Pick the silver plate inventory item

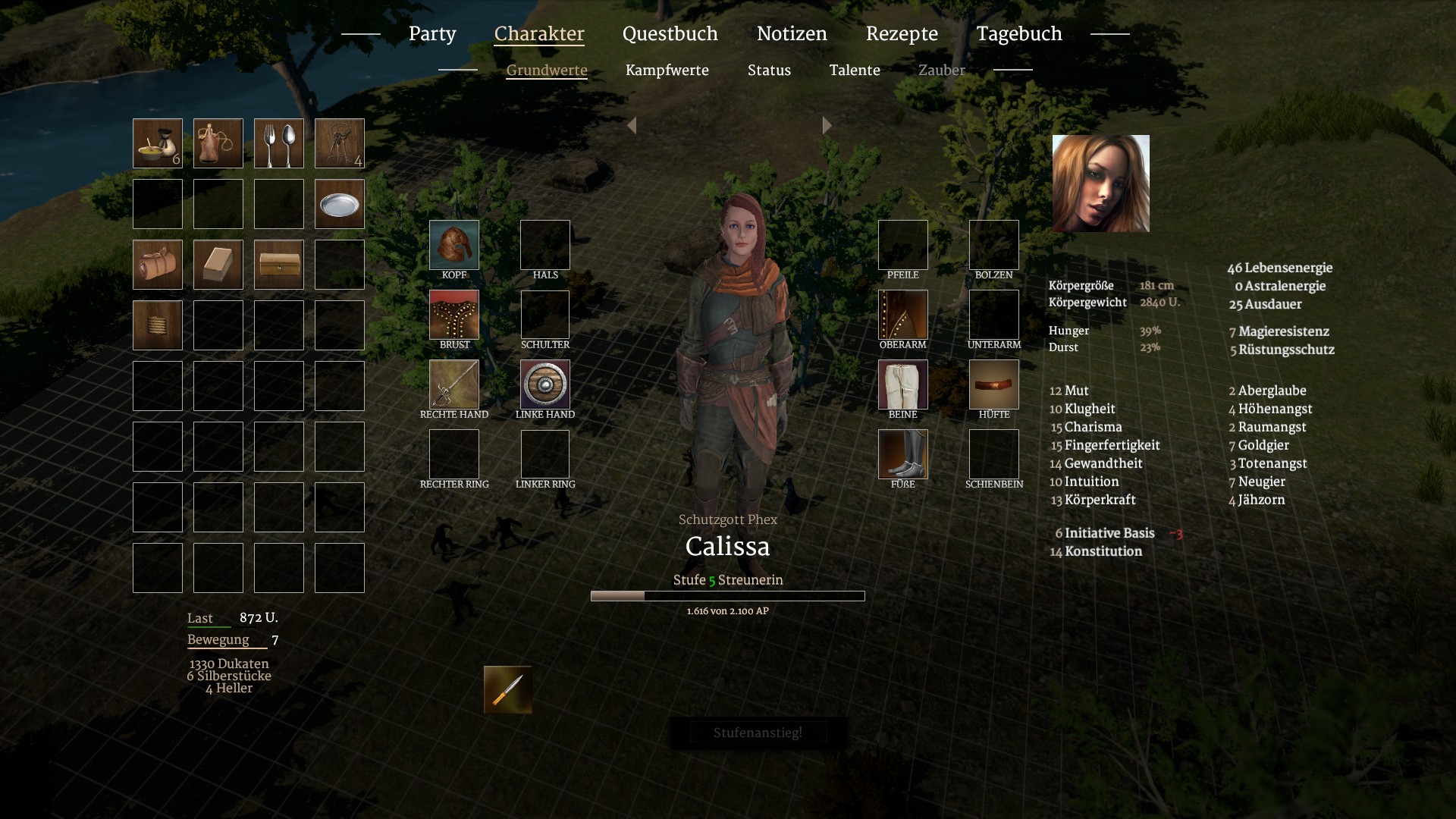(340, 204)
